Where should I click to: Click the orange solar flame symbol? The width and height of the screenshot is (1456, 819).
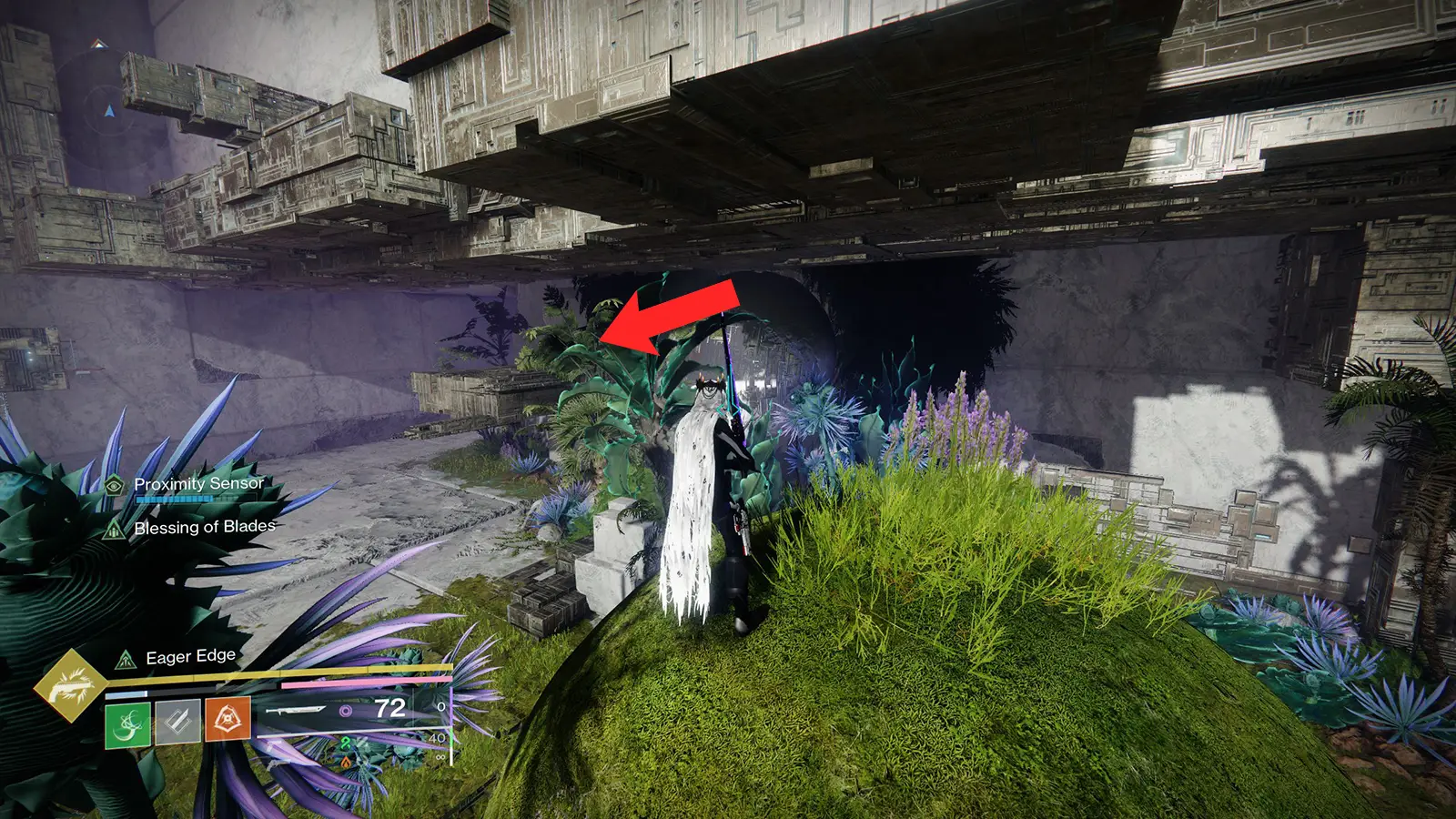[348, 763]
